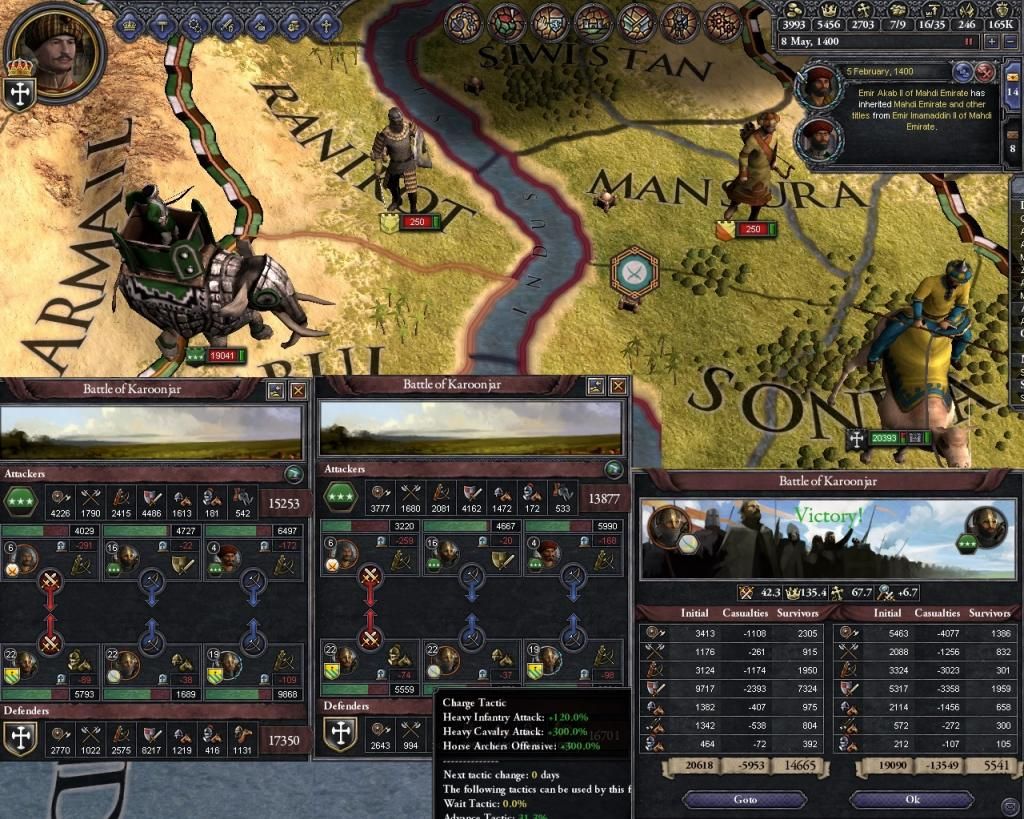
Task: Close the battle window showing 15253 attackers
Action: click(x=297, y=390)
